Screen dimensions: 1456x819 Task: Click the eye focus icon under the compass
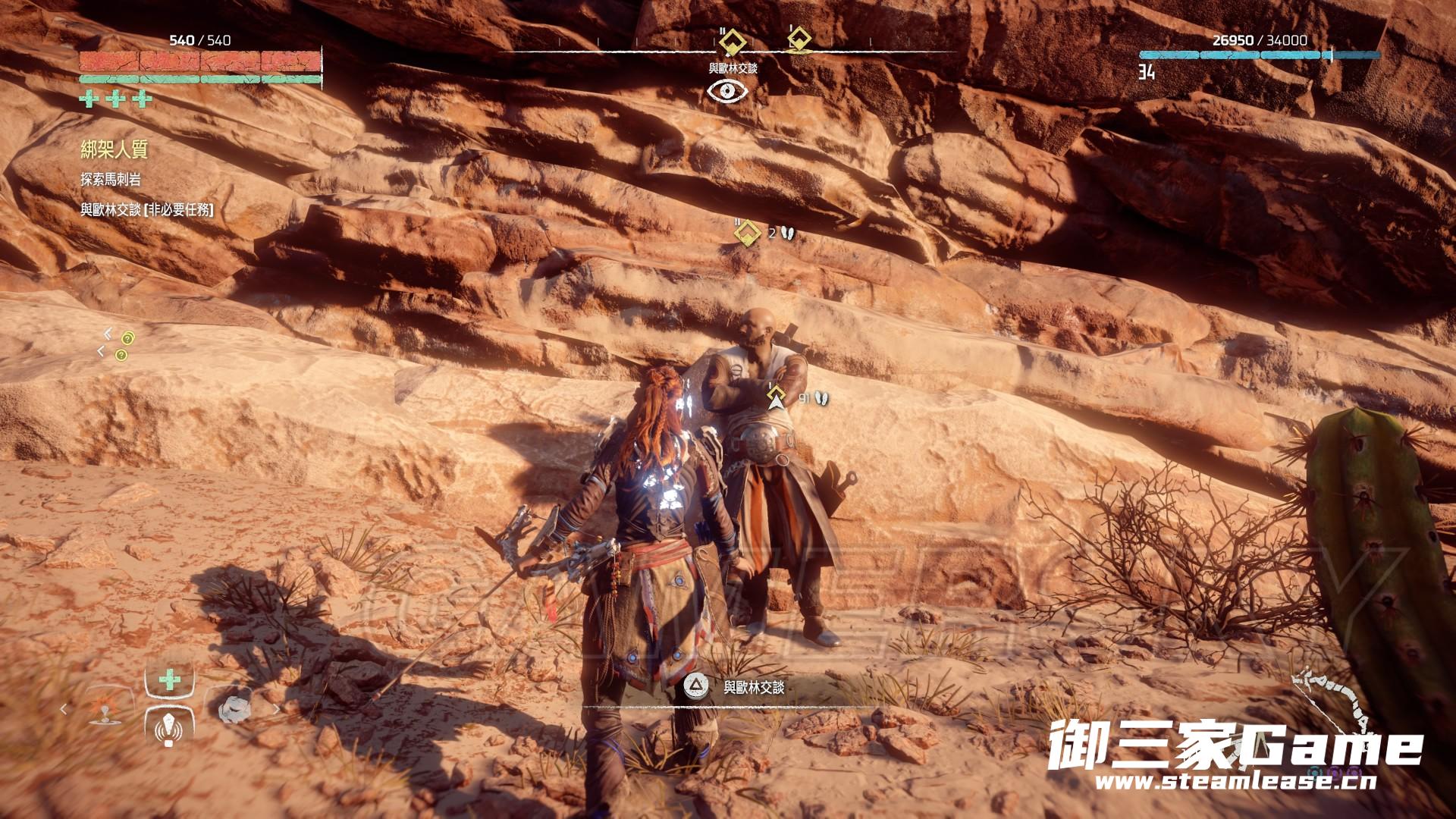click(727, 91)
